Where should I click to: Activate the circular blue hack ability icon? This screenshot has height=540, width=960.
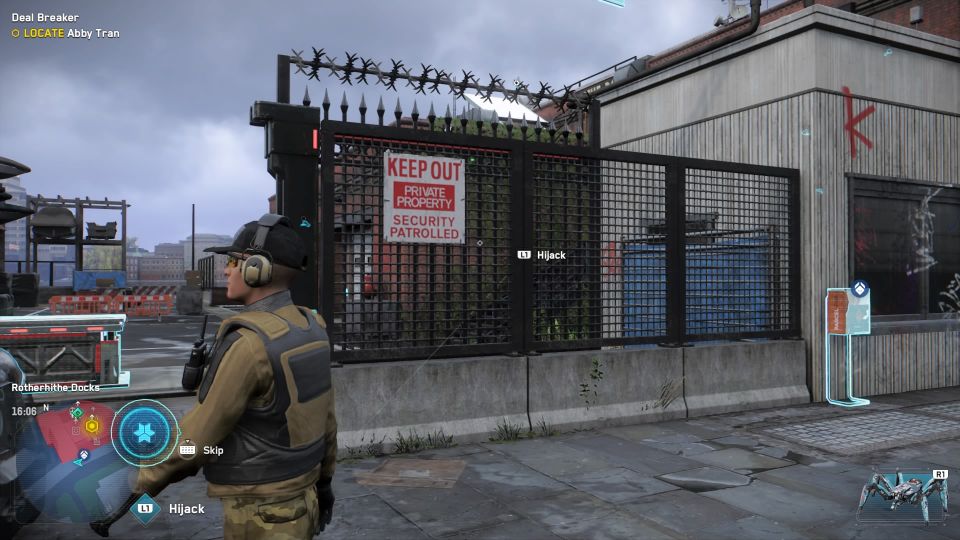[x=145, y=433]
